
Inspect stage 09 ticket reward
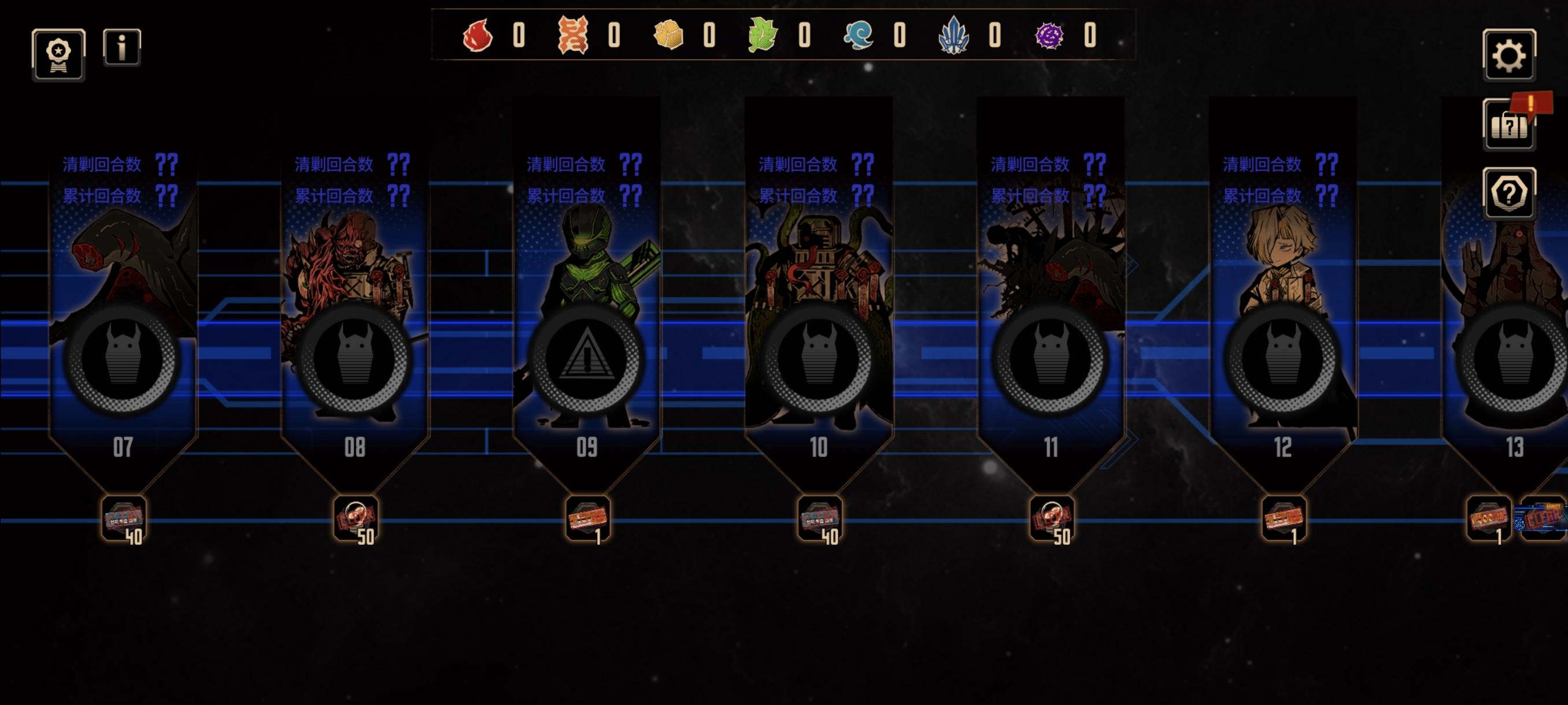click(588, 519)
